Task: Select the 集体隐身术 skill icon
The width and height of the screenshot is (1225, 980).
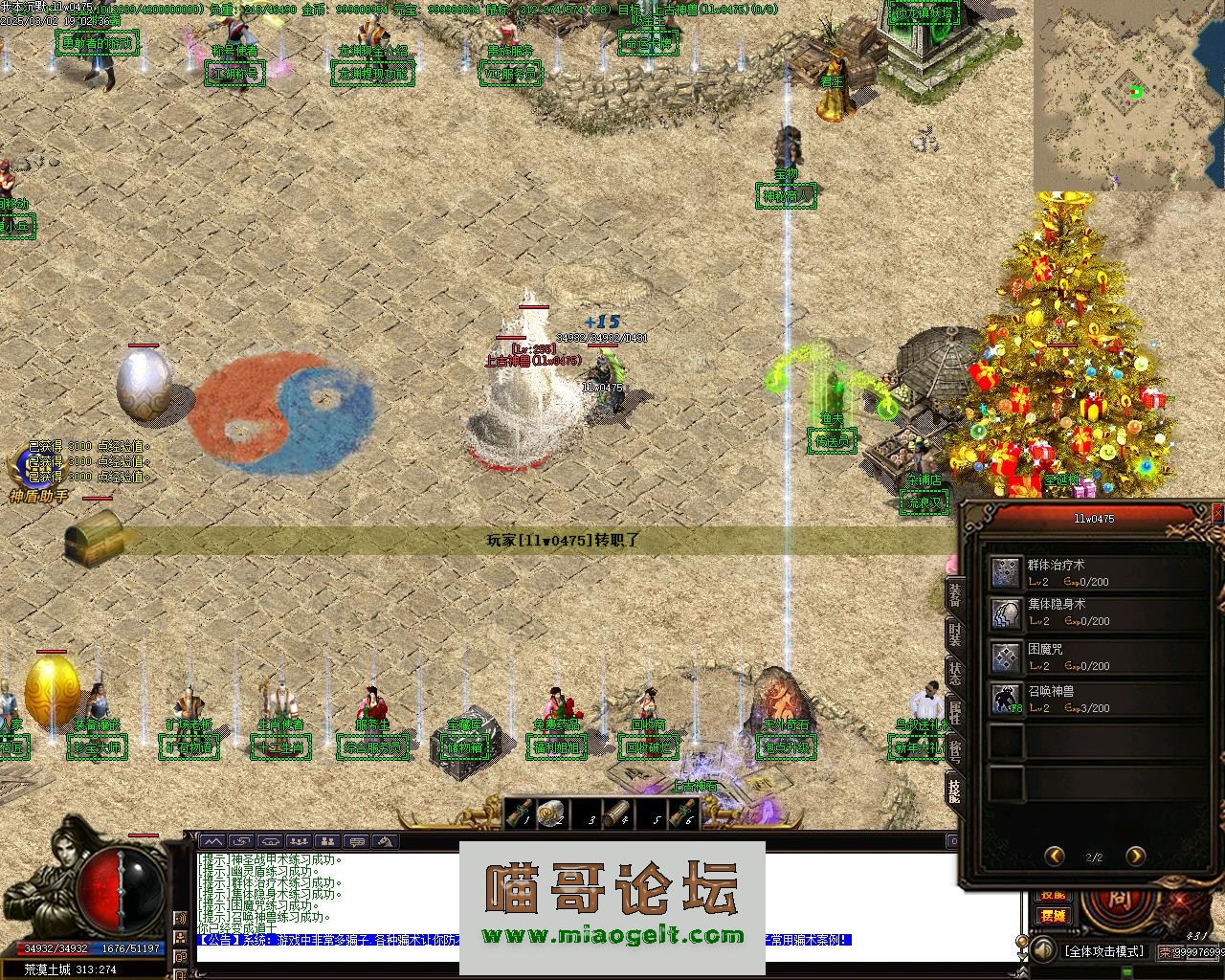Action: 1006,613
